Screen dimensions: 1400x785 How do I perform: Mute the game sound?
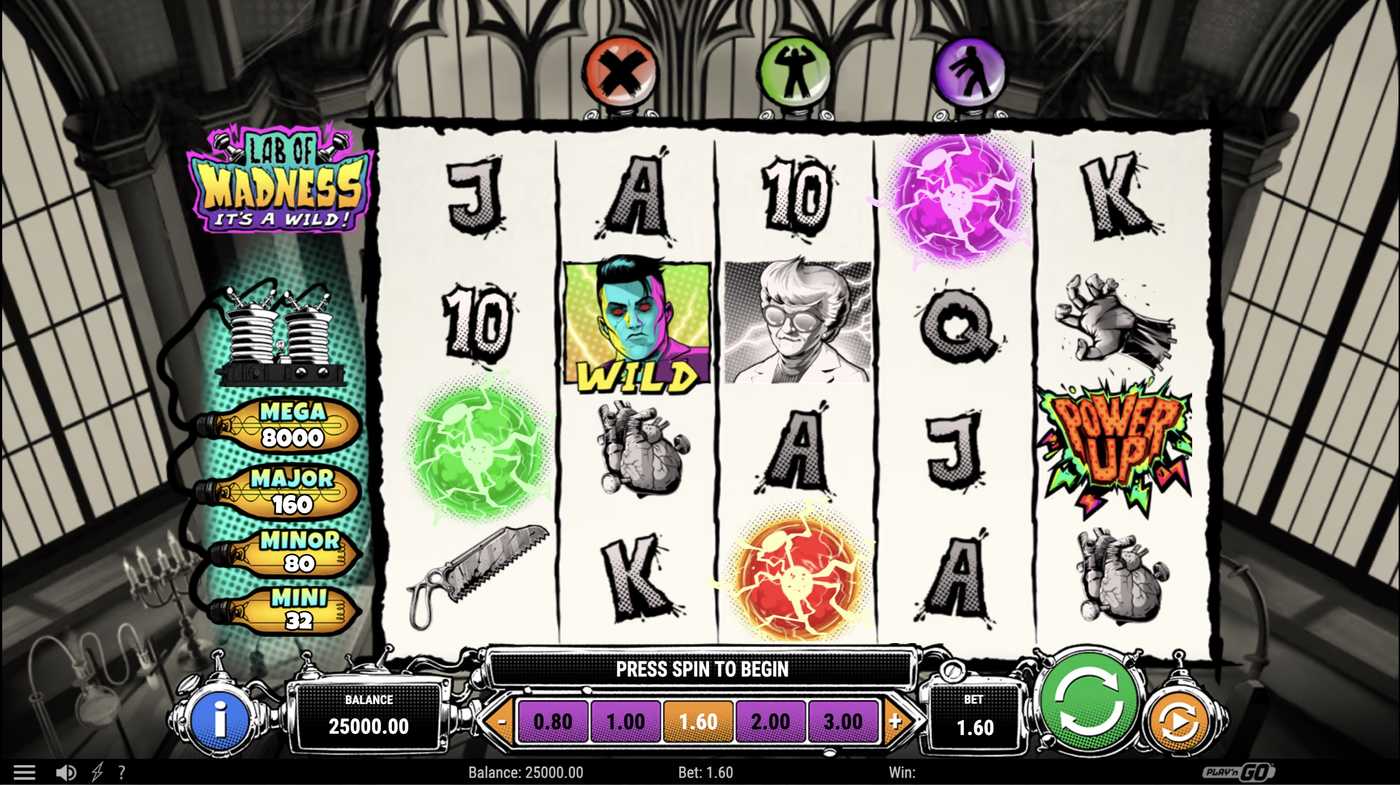coord(66,771)
